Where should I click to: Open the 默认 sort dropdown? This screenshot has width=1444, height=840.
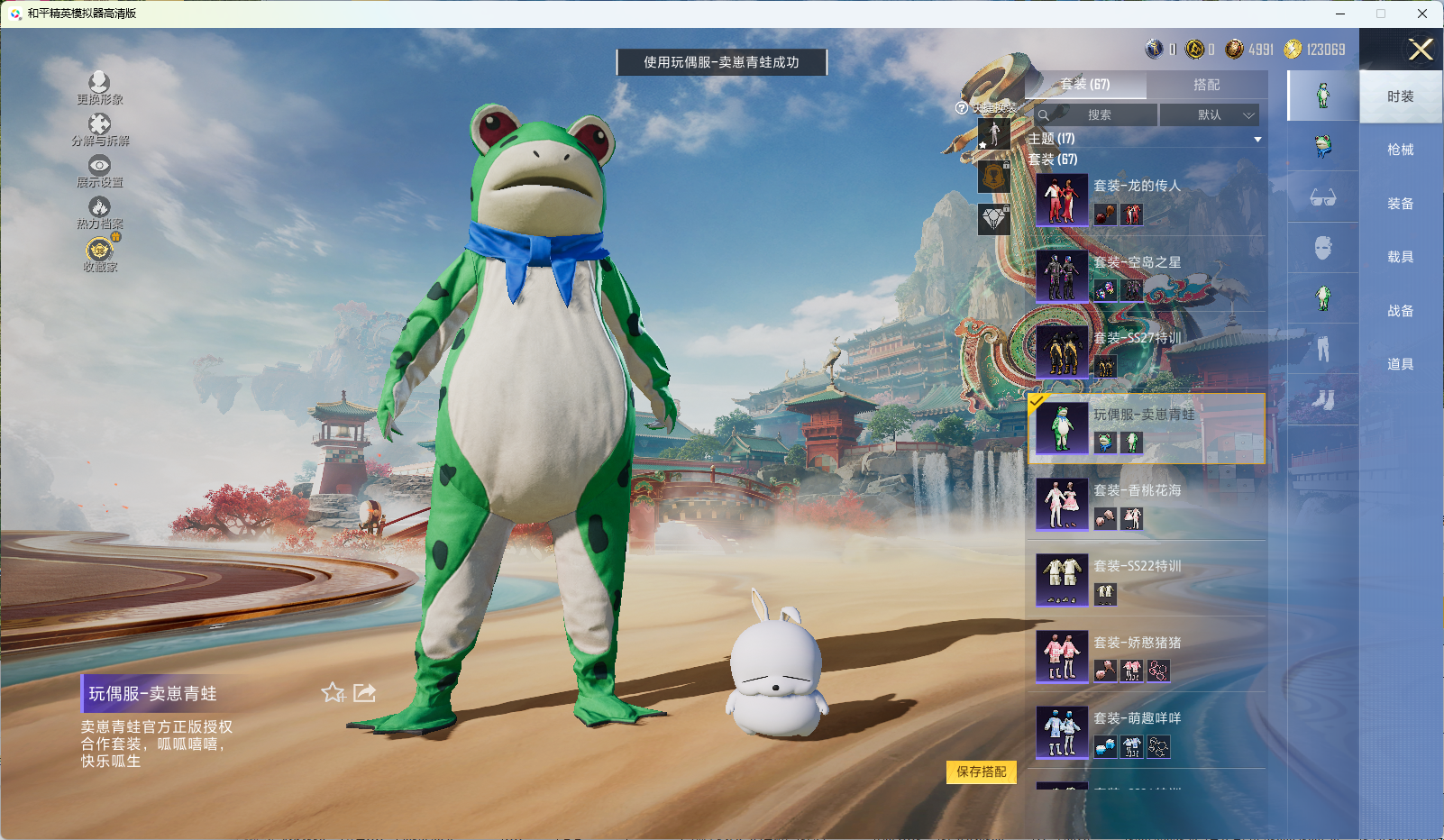[x=1209, y=115]
